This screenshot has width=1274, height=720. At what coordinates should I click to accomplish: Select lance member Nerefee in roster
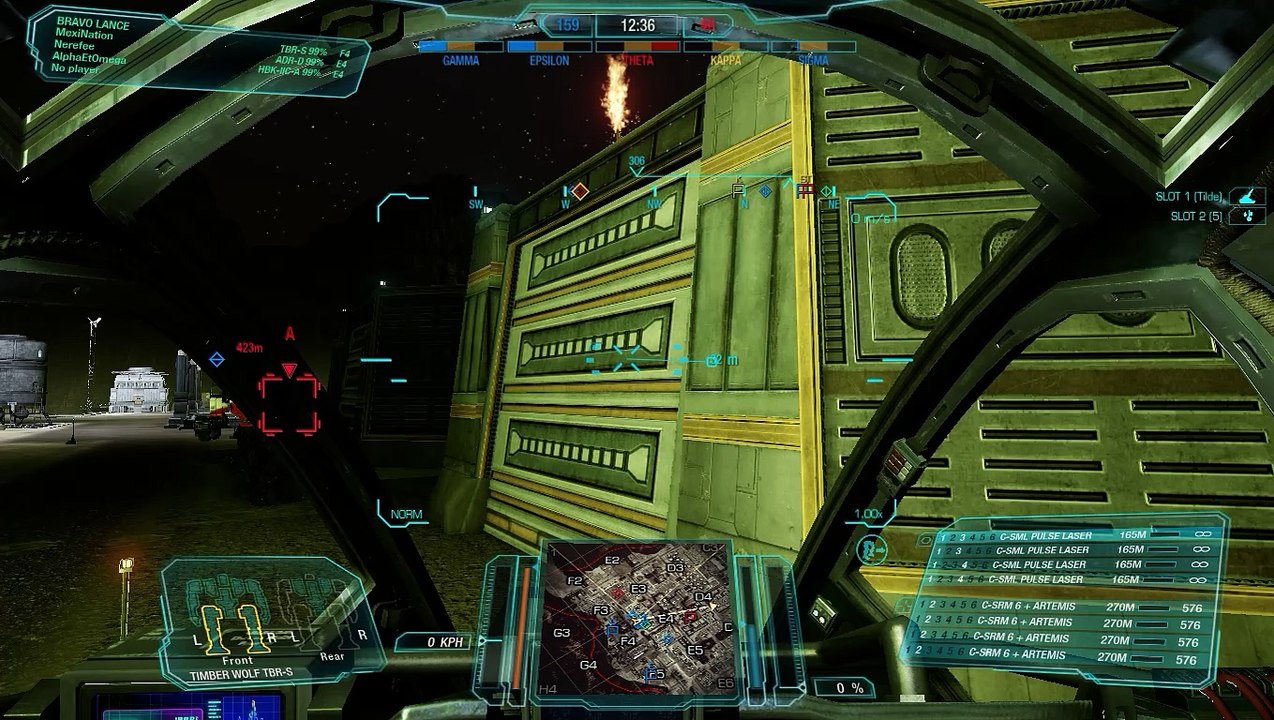click(x=77, y=46)
